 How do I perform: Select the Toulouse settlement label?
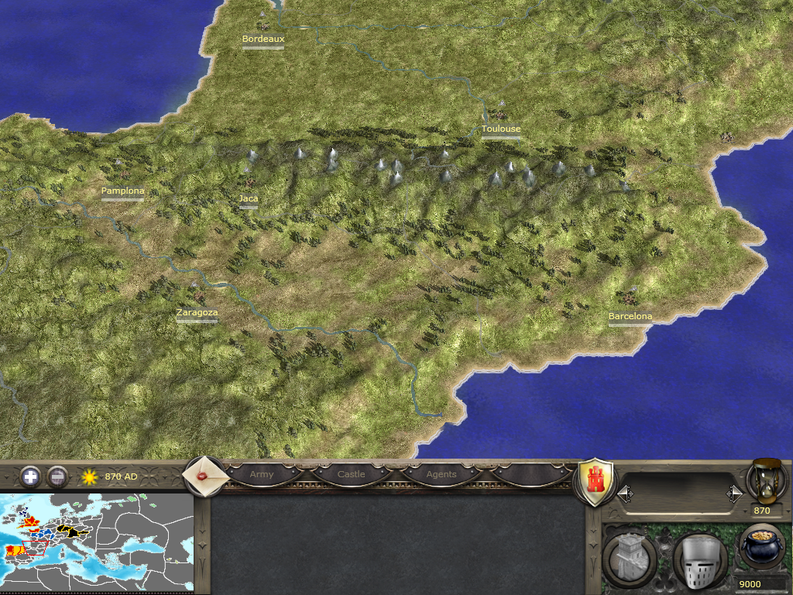pyautogui.click(x=500, y=129)
